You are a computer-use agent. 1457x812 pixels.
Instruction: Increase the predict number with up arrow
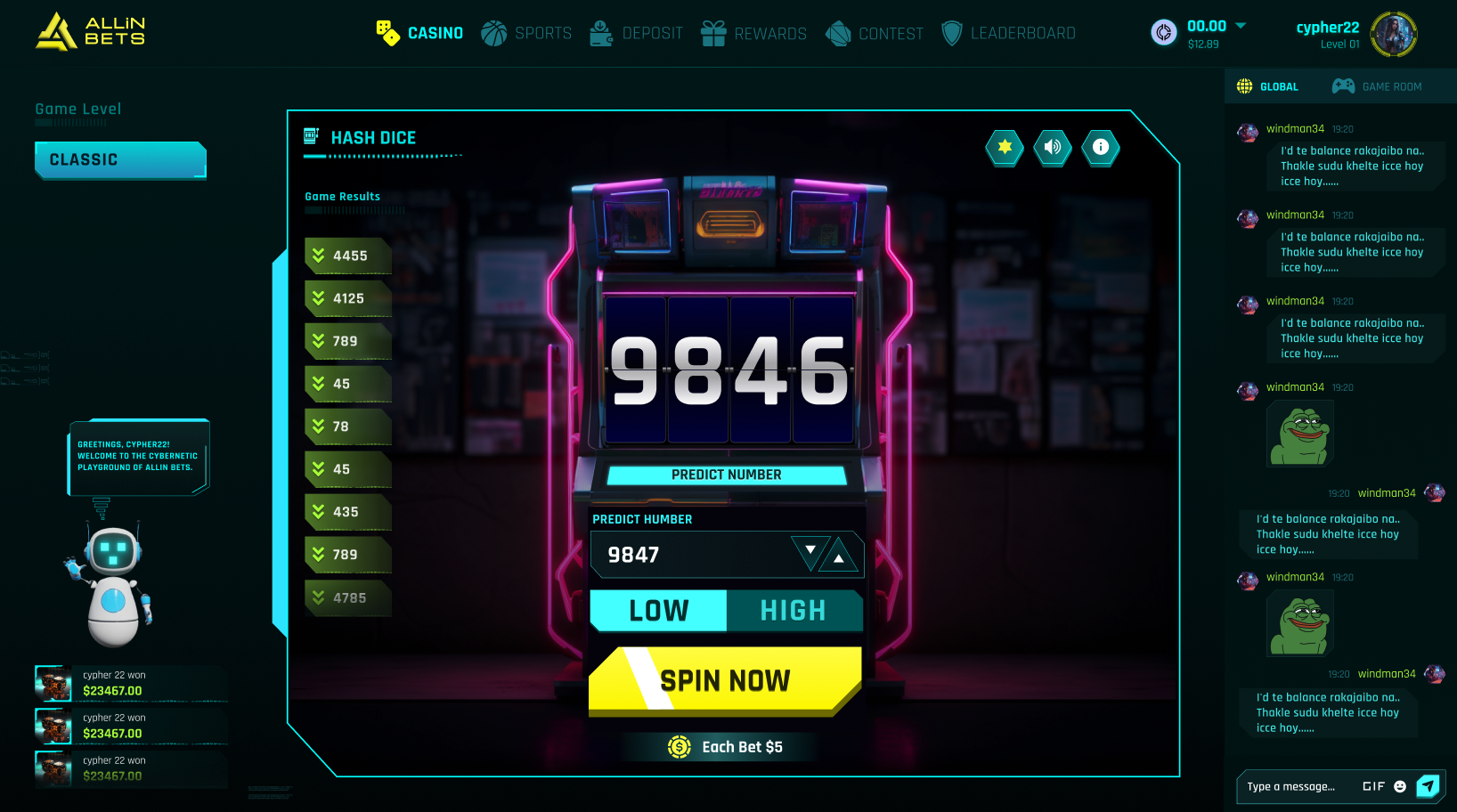pos(839,558)
